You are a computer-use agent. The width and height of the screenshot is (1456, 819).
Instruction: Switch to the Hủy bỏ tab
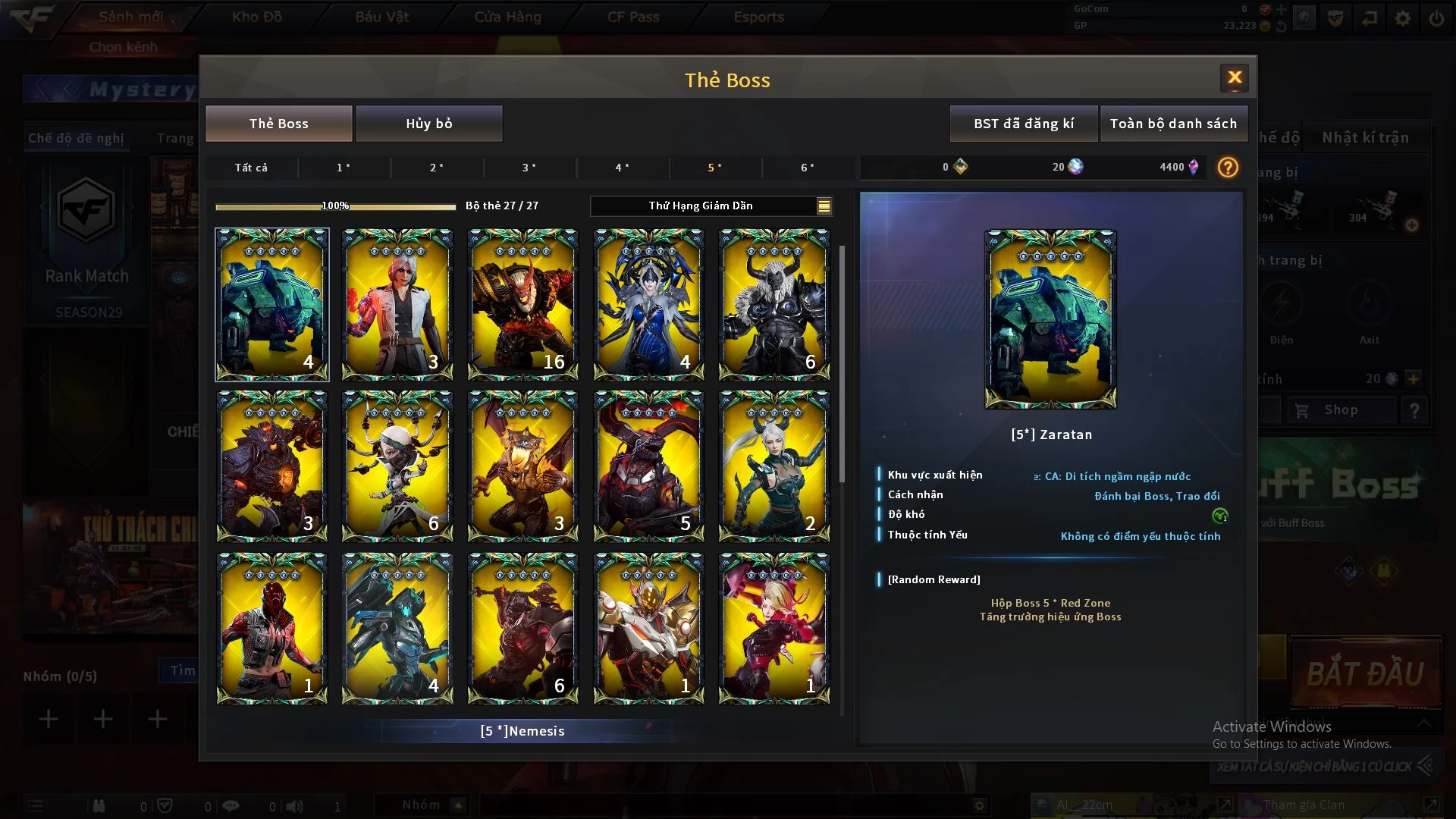(x=428, y=124)
